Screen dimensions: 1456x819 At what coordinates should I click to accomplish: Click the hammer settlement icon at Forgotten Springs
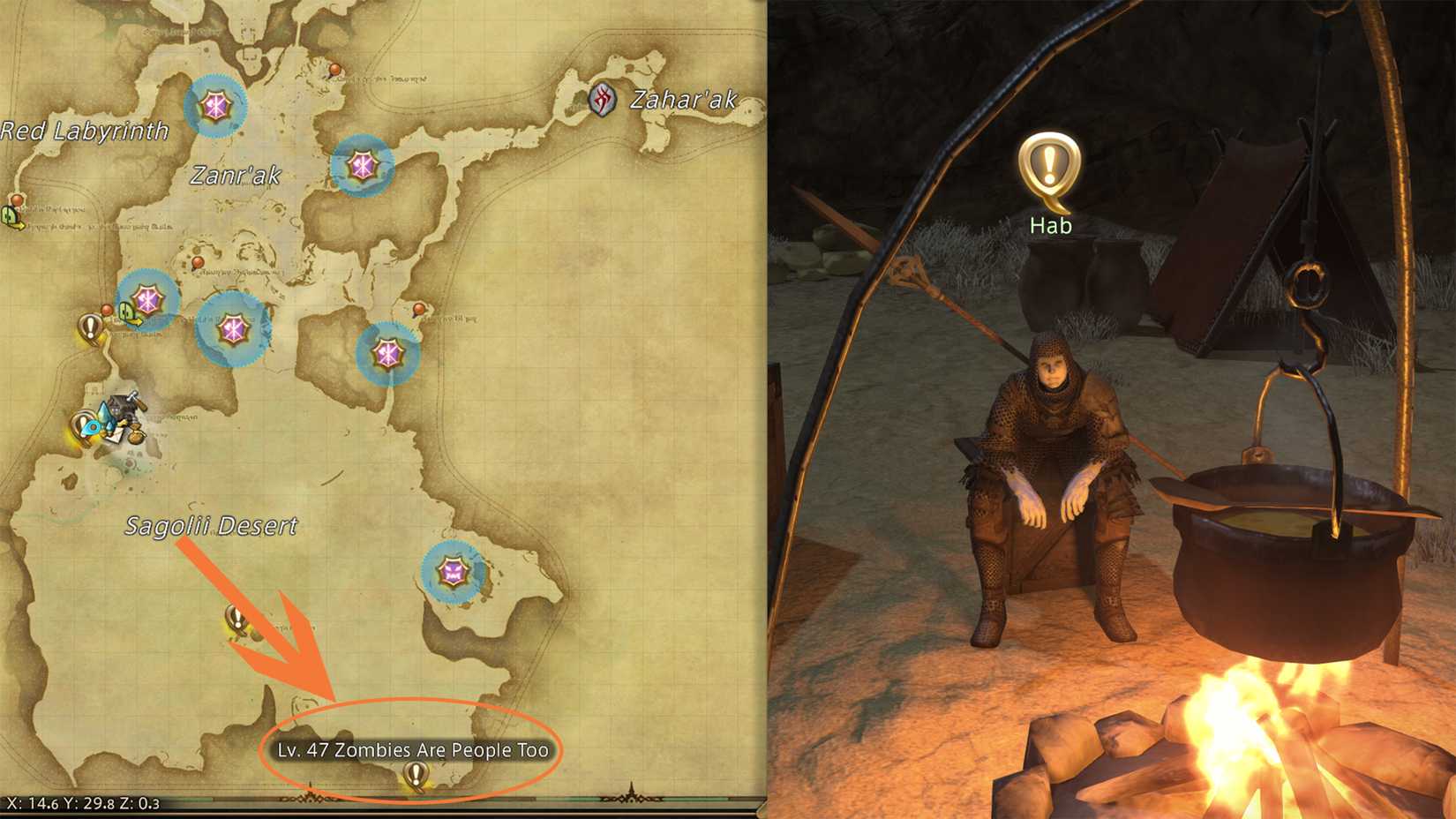tap(121, 402)
